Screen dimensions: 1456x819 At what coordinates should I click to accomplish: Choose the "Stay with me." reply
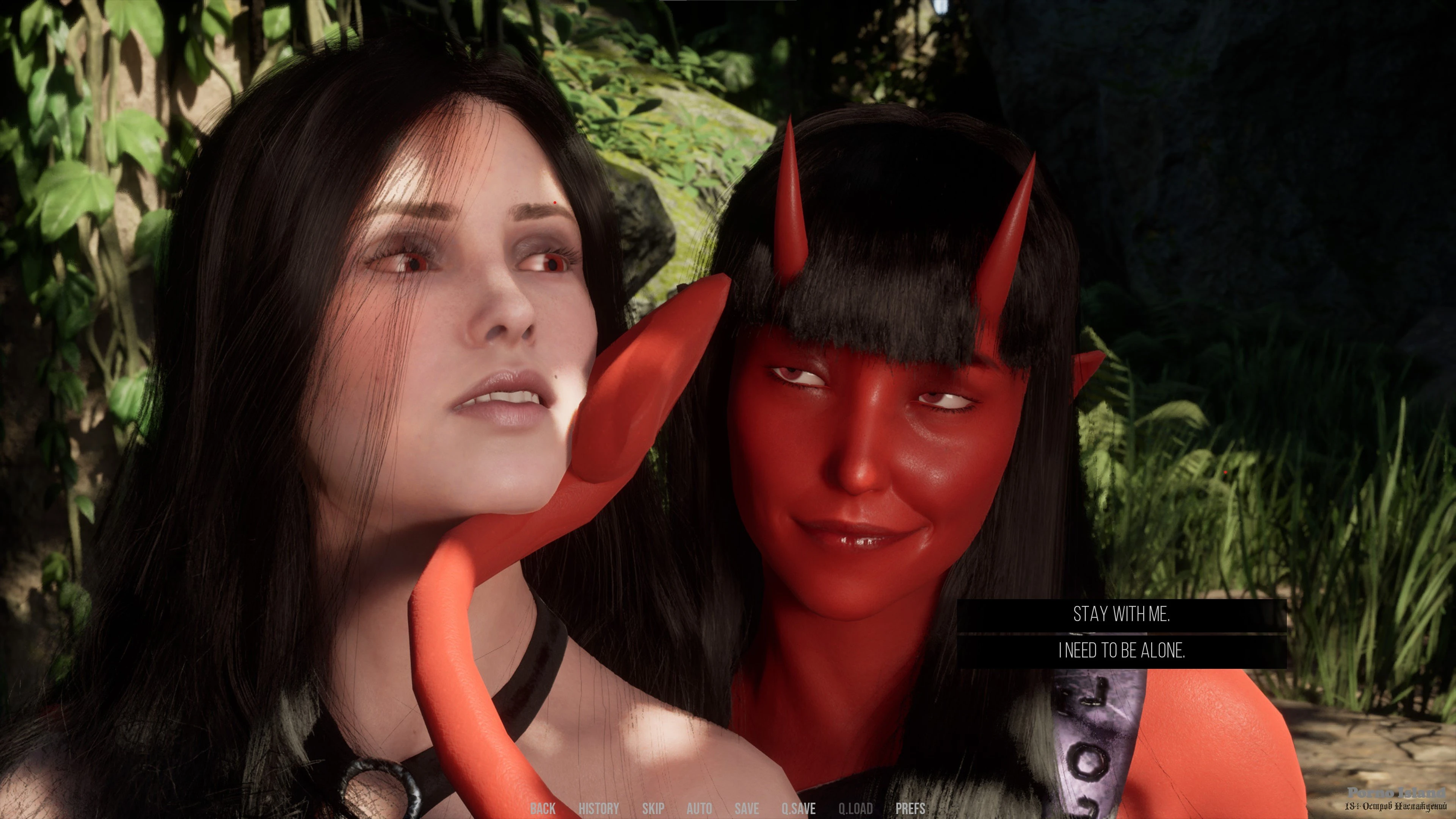1122,614
